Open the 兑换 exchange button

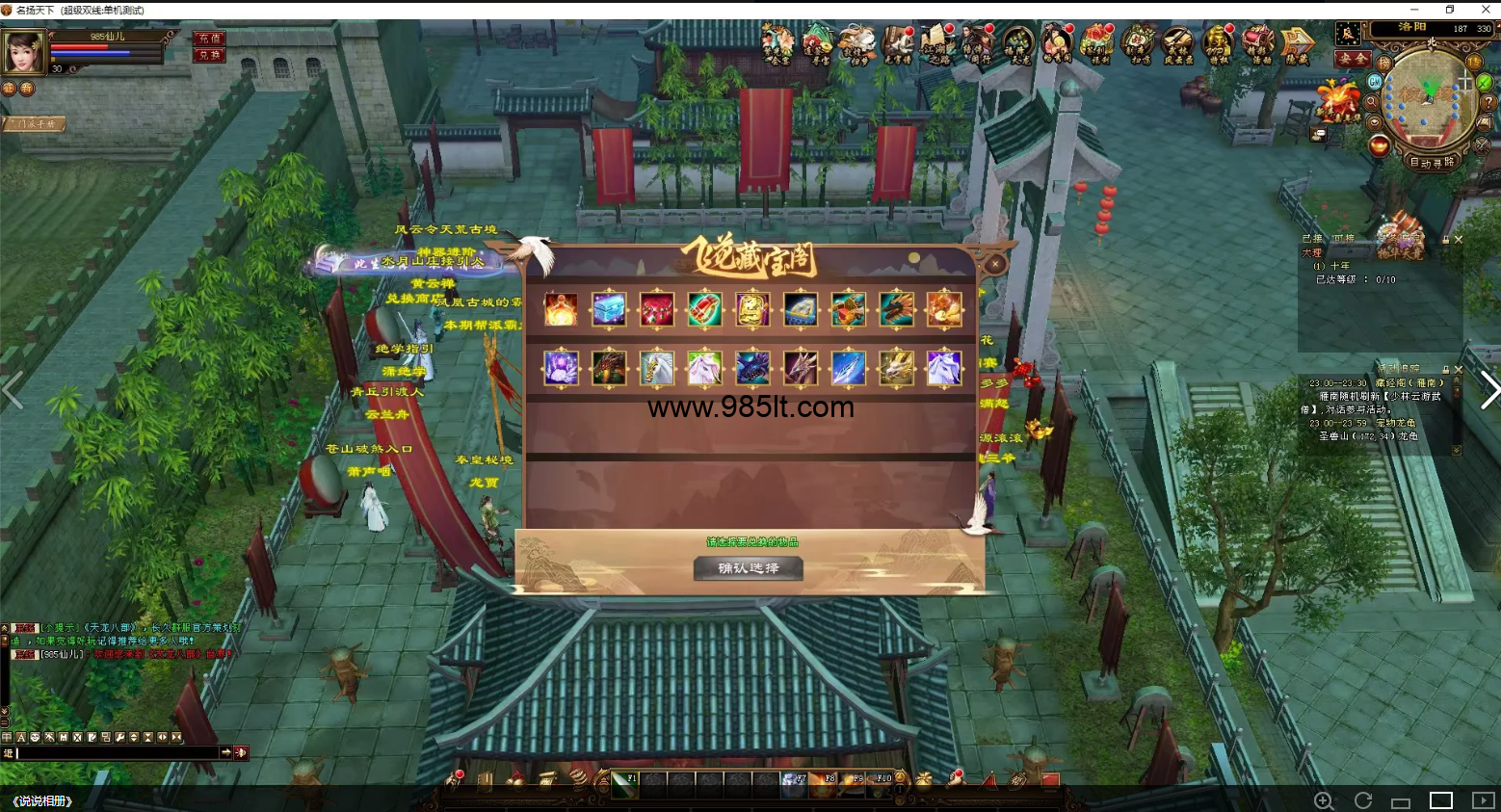coord(209,55)
